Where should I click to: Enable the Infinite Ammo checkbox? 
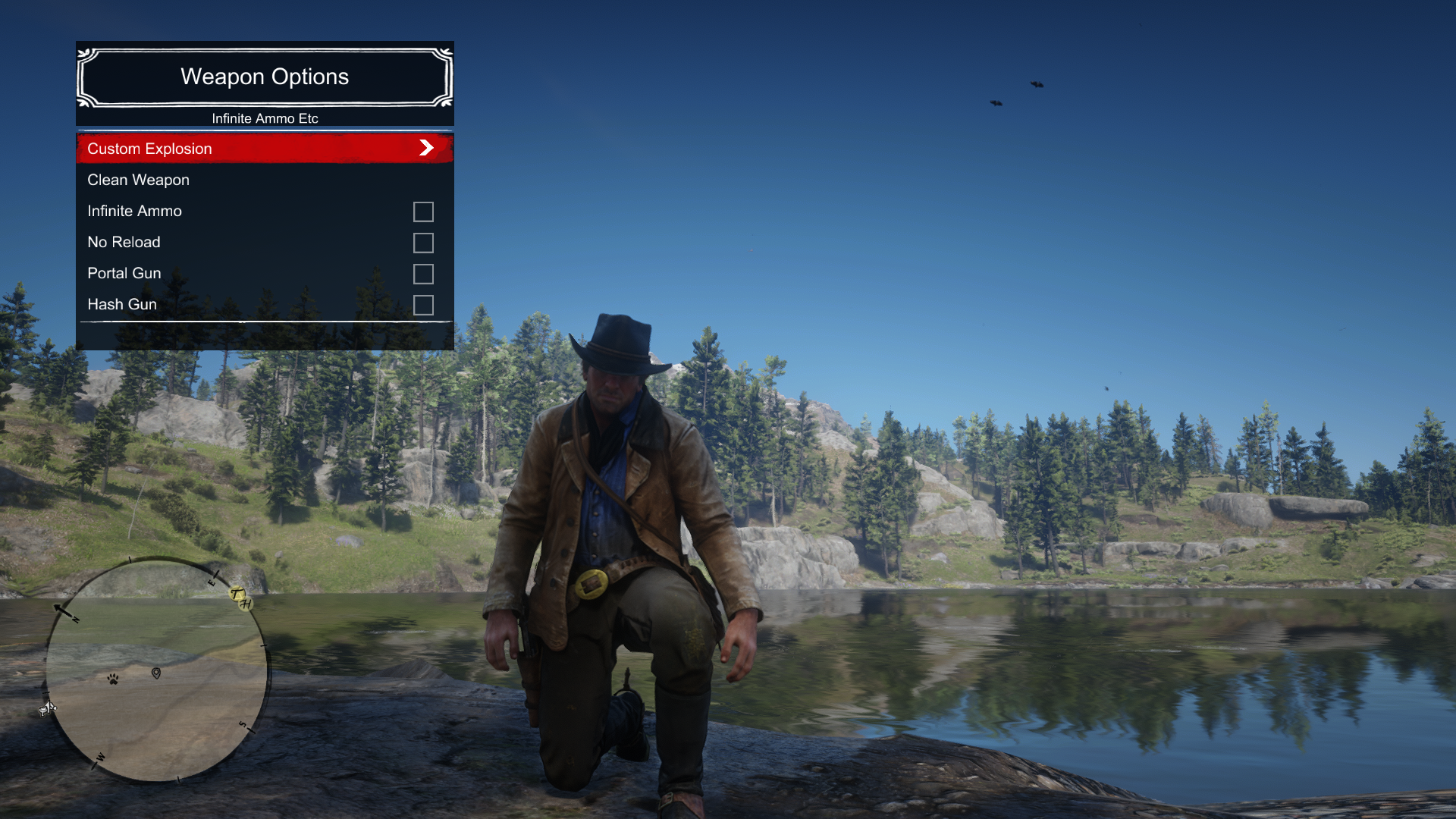423,212
